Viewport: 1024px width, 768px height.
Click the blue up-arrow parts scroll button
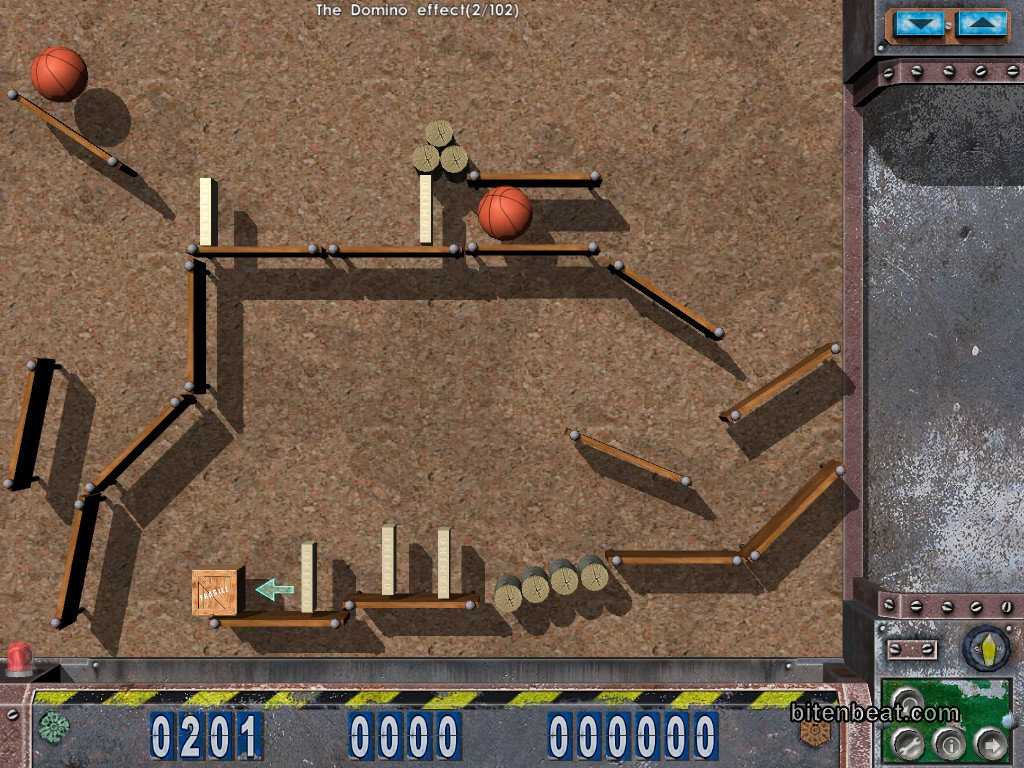[983, 24]
